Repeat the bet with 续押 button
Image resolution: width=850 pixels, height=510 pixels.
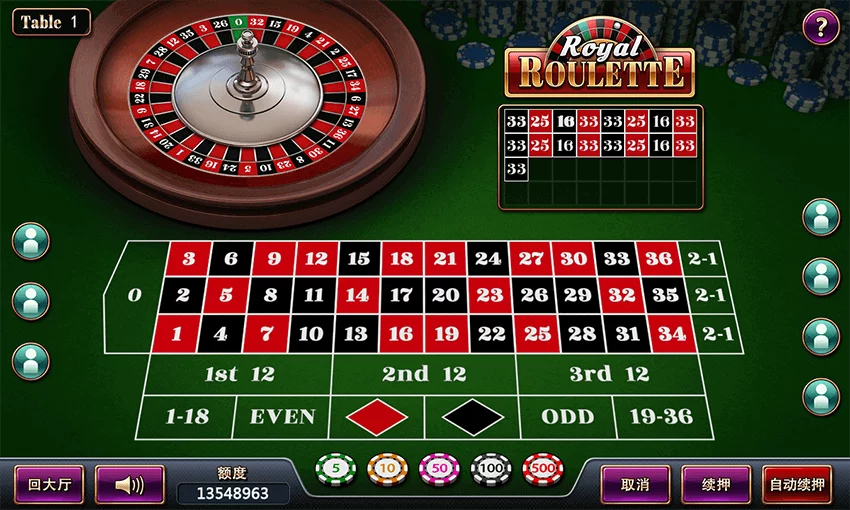[715, 485]
